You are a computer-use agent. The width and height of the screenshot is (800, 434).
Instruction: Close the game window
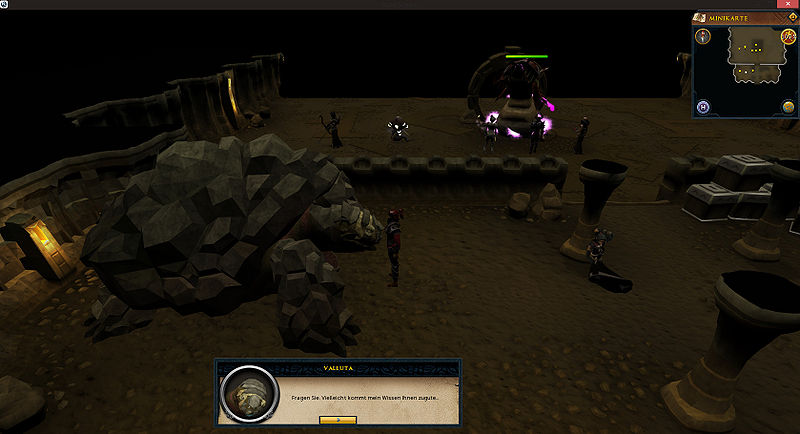[790, 5]
